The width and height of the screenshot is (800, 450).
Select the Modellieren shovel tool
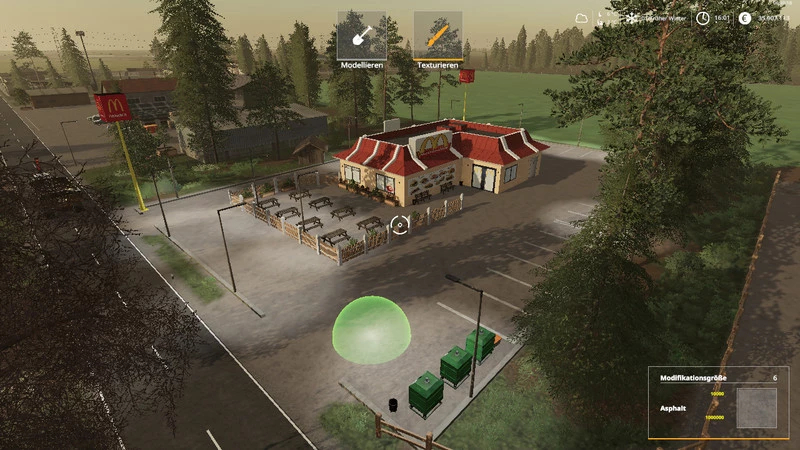coord(361,36)
